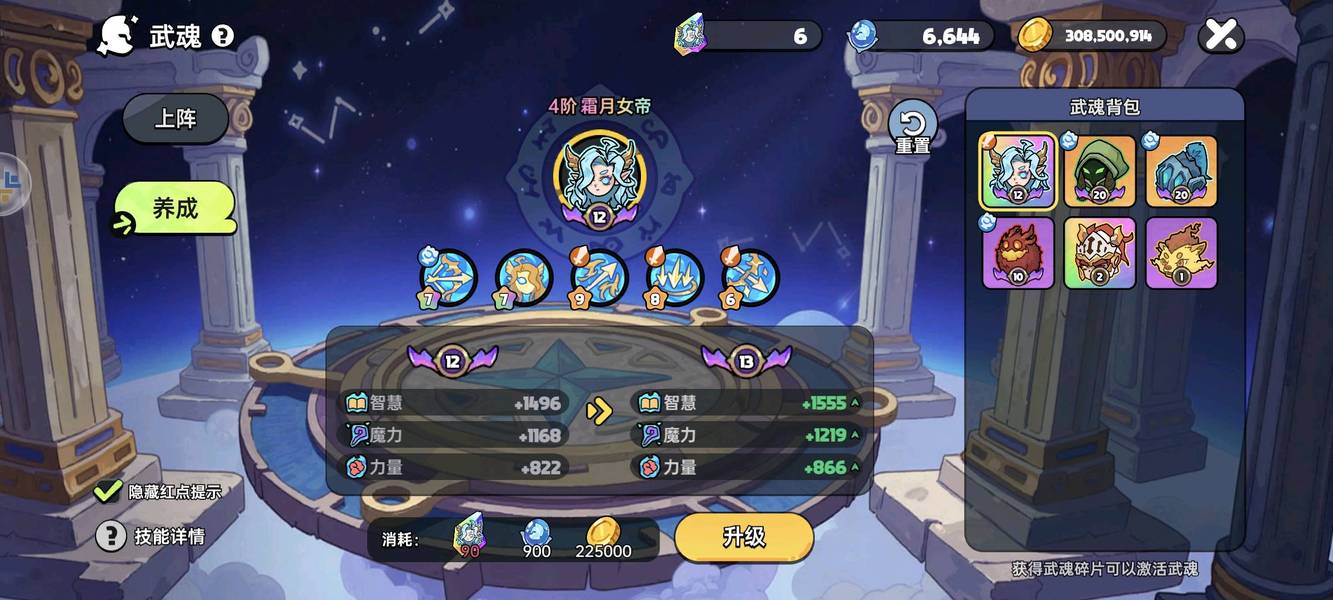Viewport: 1333px width, 600px height.
Task: Tap the 升级 upgrade button
Action: pos(744,537)
